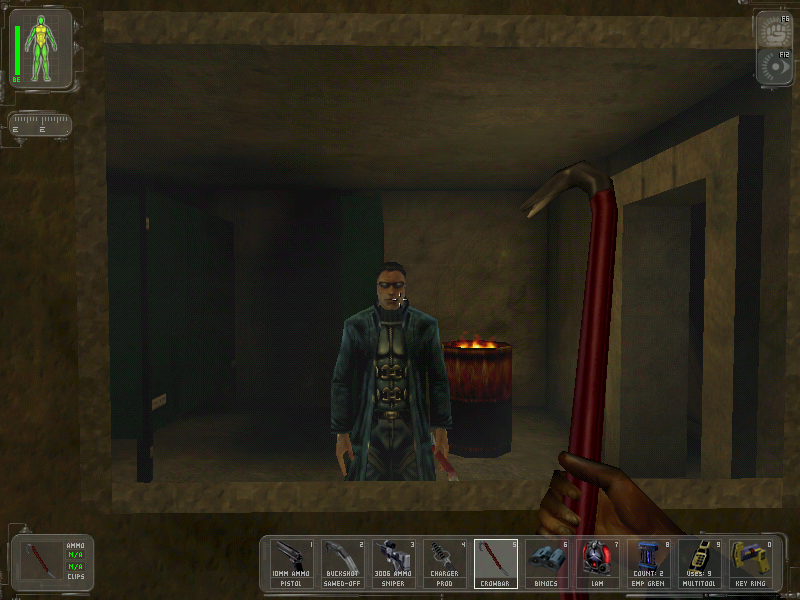This screenshot has width=800, height=600.
Task: Activate the fist augmentation icon
Action: 777,30
